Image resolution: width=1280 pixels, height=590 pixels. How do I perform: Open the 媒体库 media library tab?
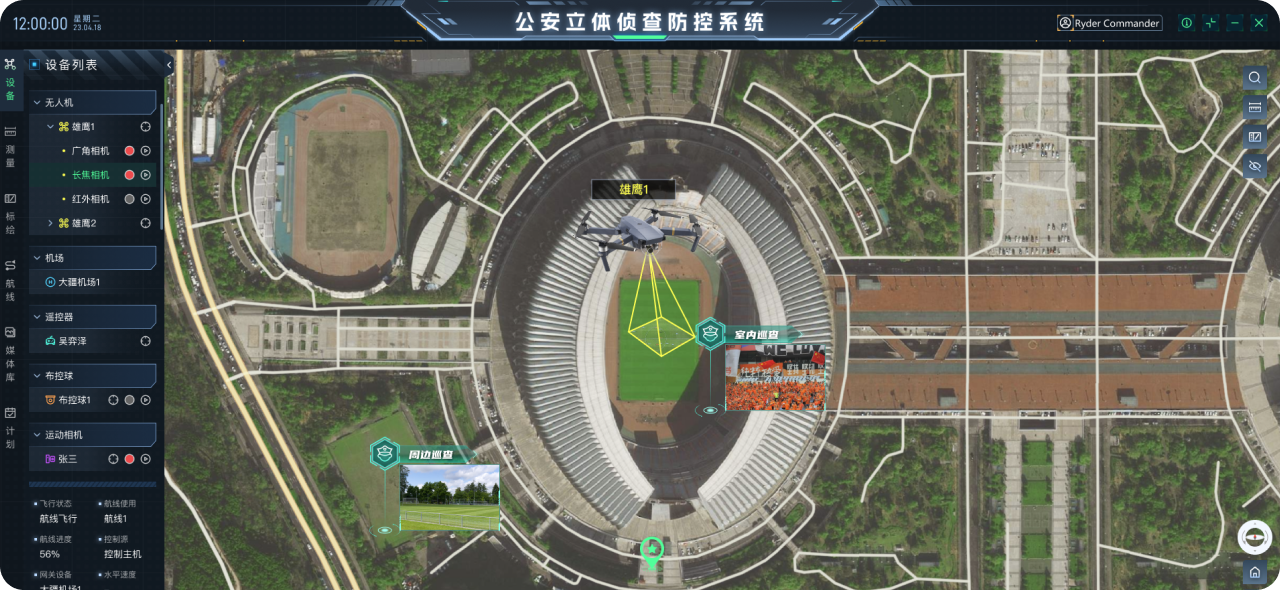(x=11, y=350)
